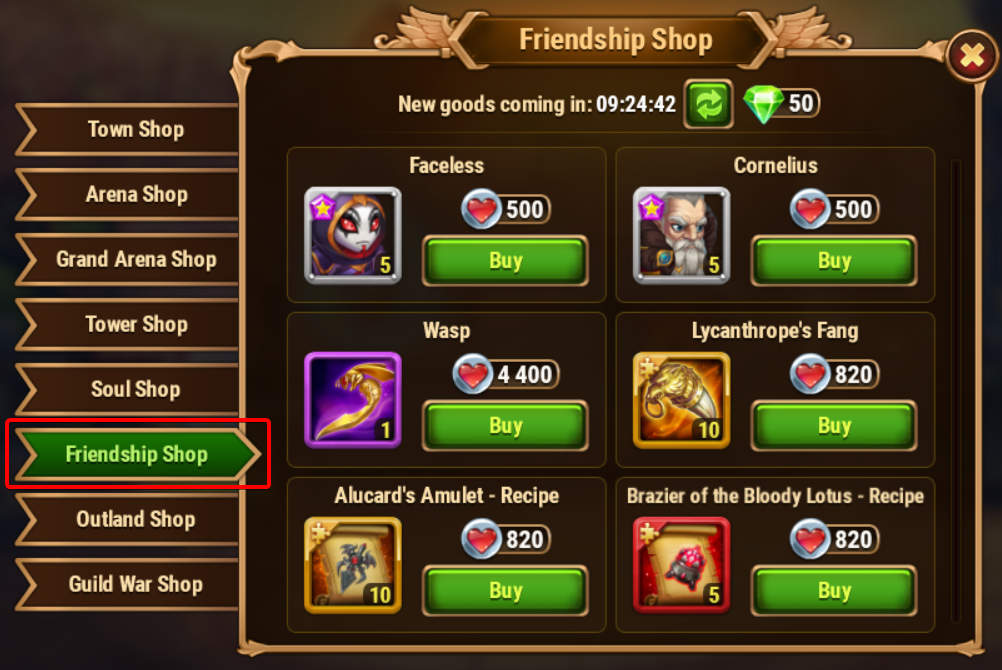View the Lycanthrope's Fang item icon
The image size is (1002, 670).
681,400
